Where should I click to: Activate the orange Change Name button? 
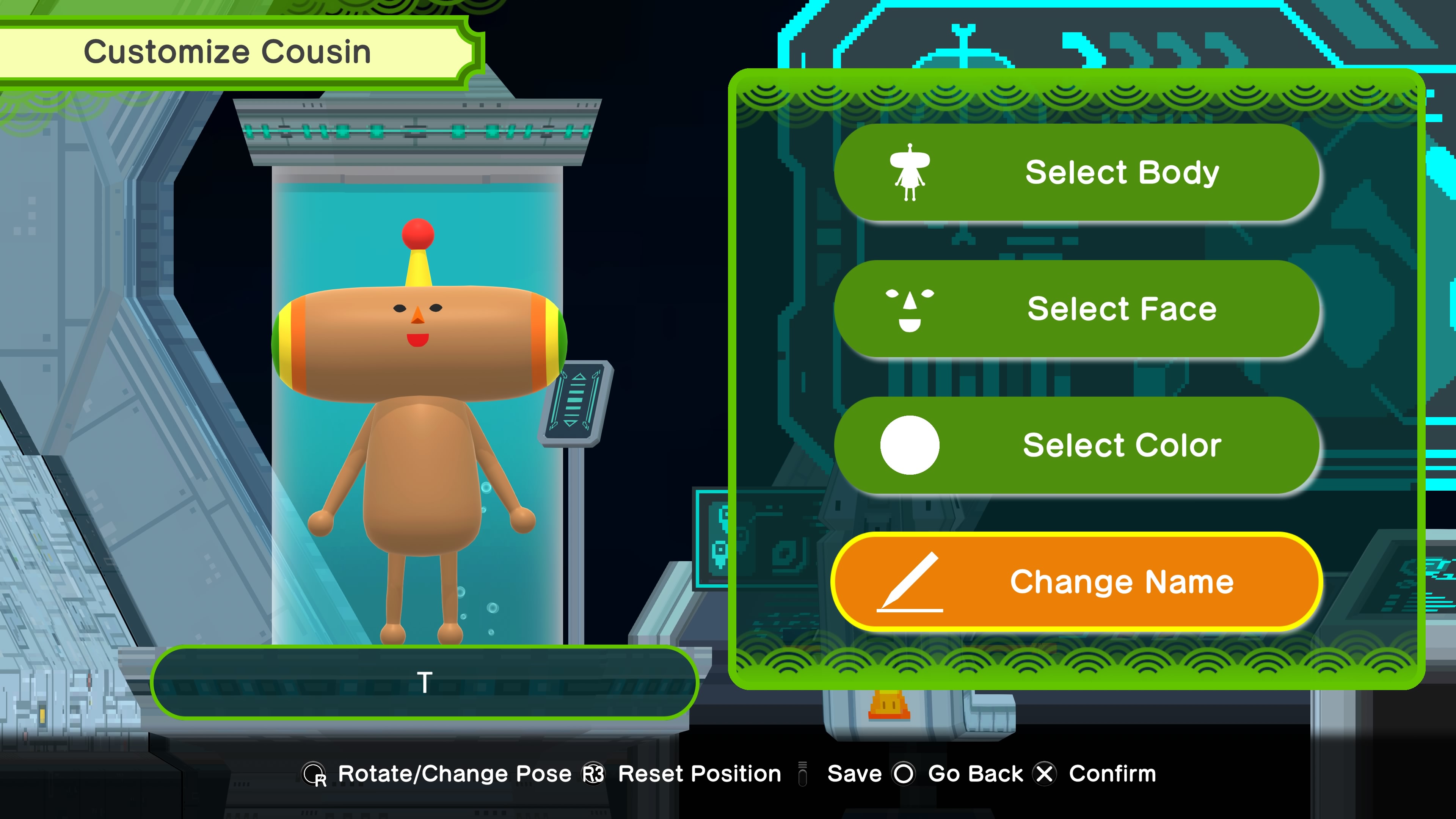tap(1077, 582)
